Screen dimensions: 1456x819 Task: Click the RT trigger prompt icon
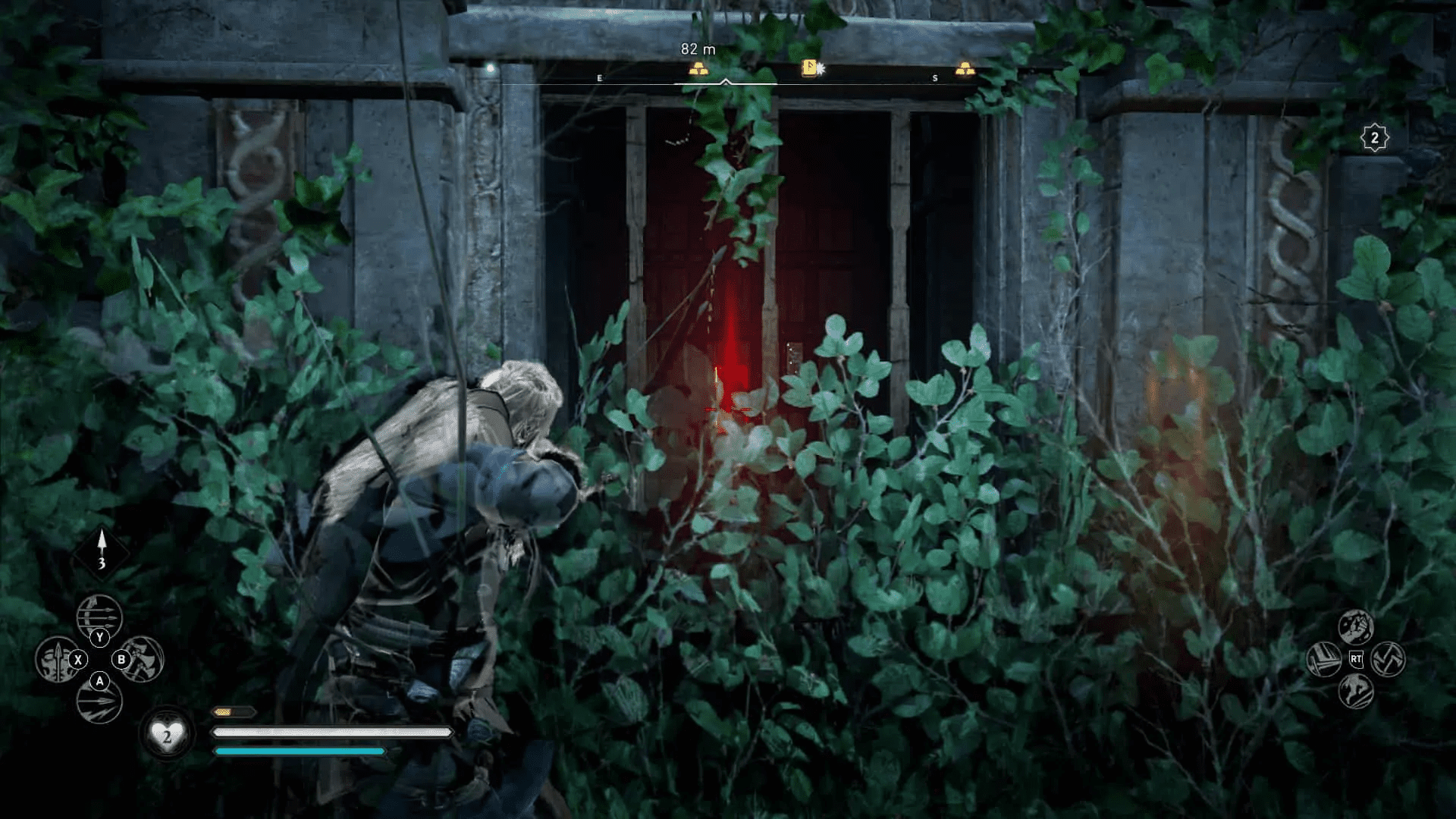1356,658
